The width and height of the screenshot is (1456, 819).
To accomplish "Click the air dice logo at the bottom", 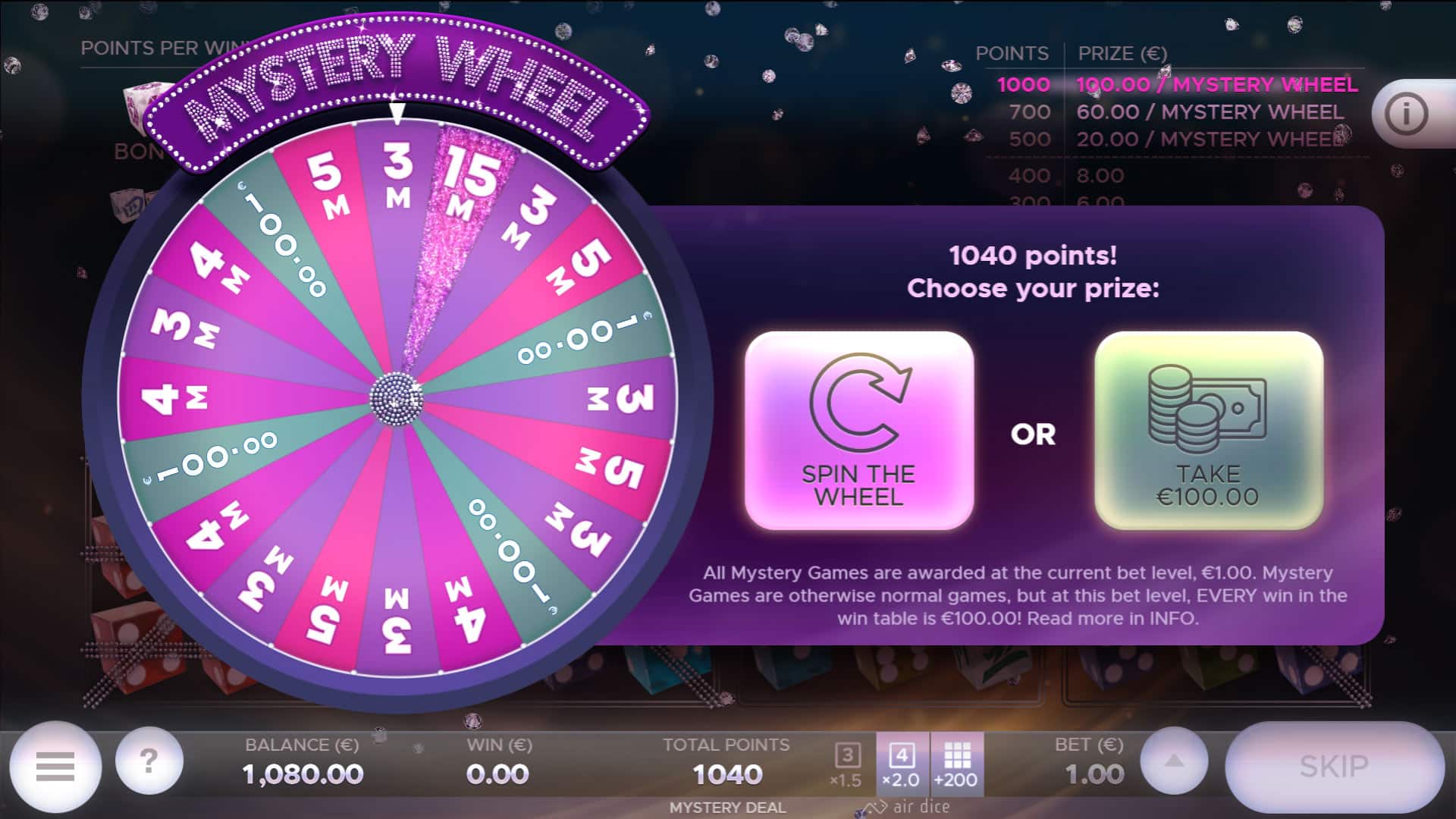I will tap(907, 807).
